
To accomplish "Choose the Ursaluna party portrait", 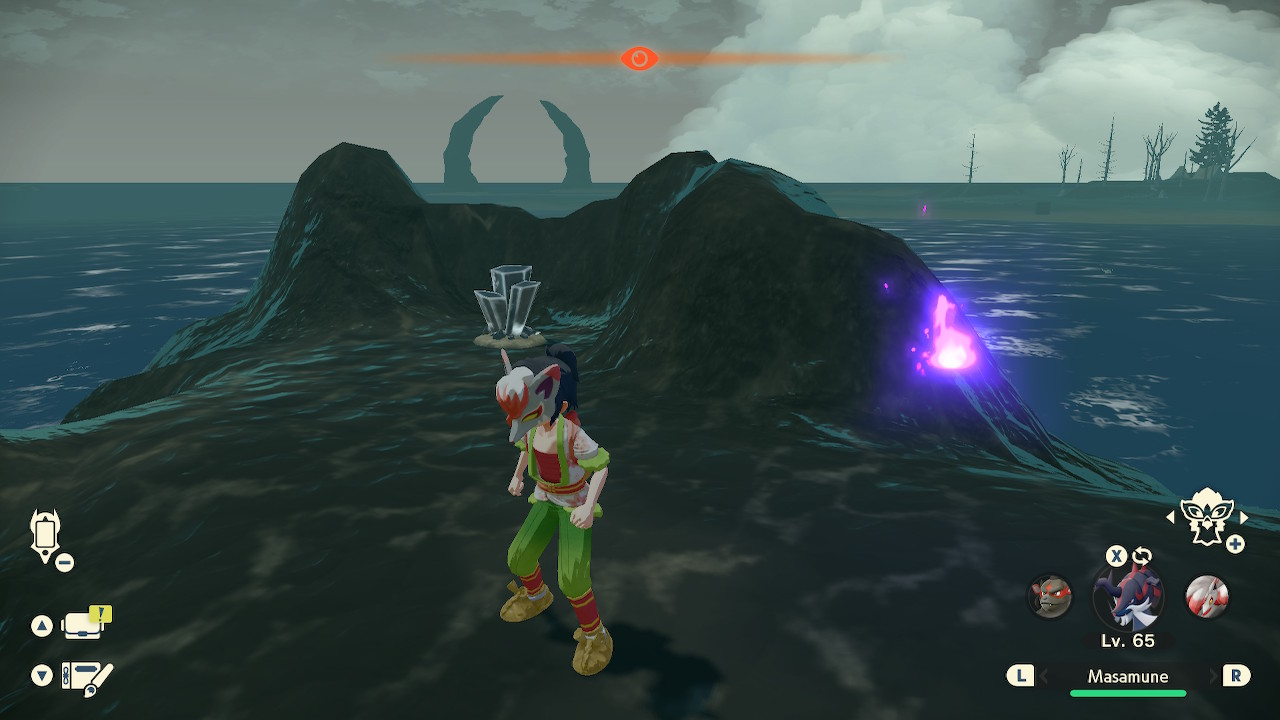I will (x=1050, y=596).
